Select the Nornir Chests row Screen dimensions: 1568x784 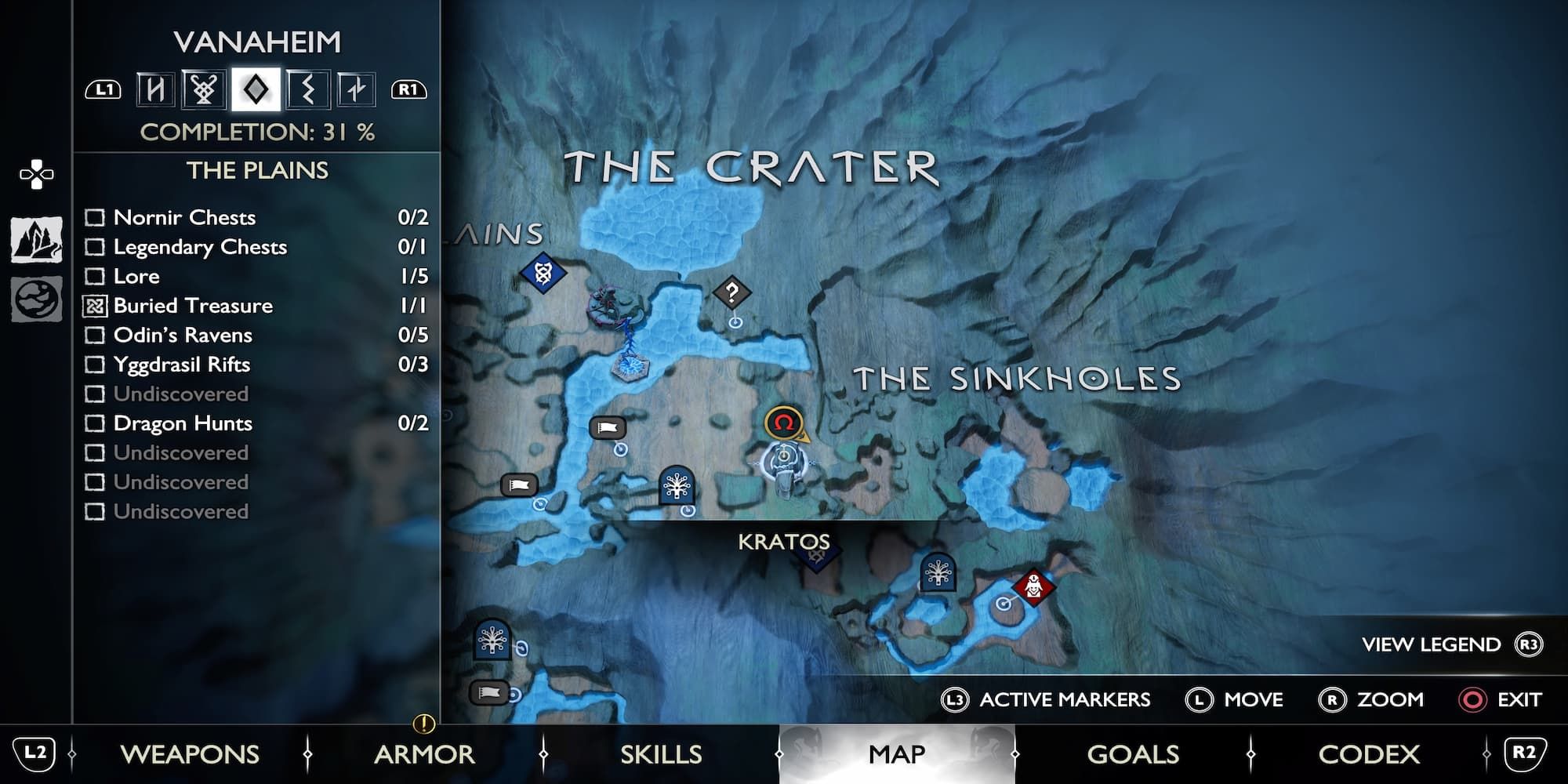(184, 217)
